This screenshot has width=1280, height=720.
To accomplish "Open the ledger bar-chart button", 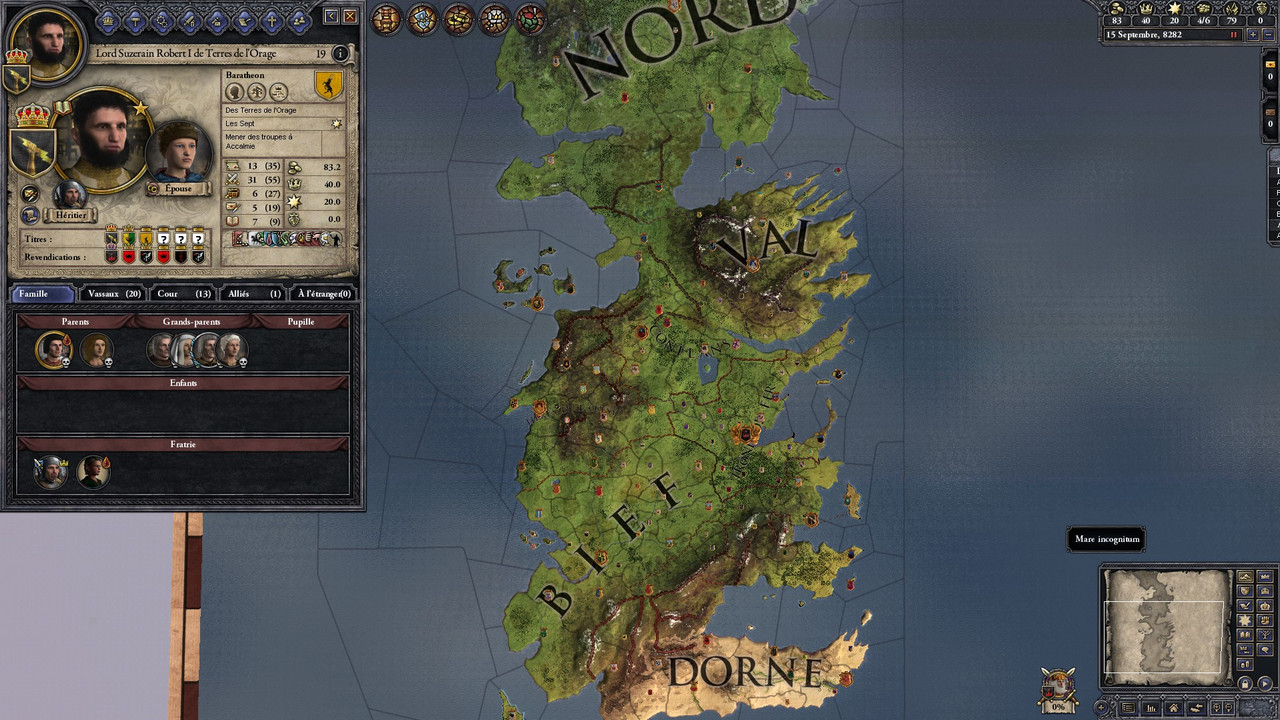I will click(x=1152, y=708).
